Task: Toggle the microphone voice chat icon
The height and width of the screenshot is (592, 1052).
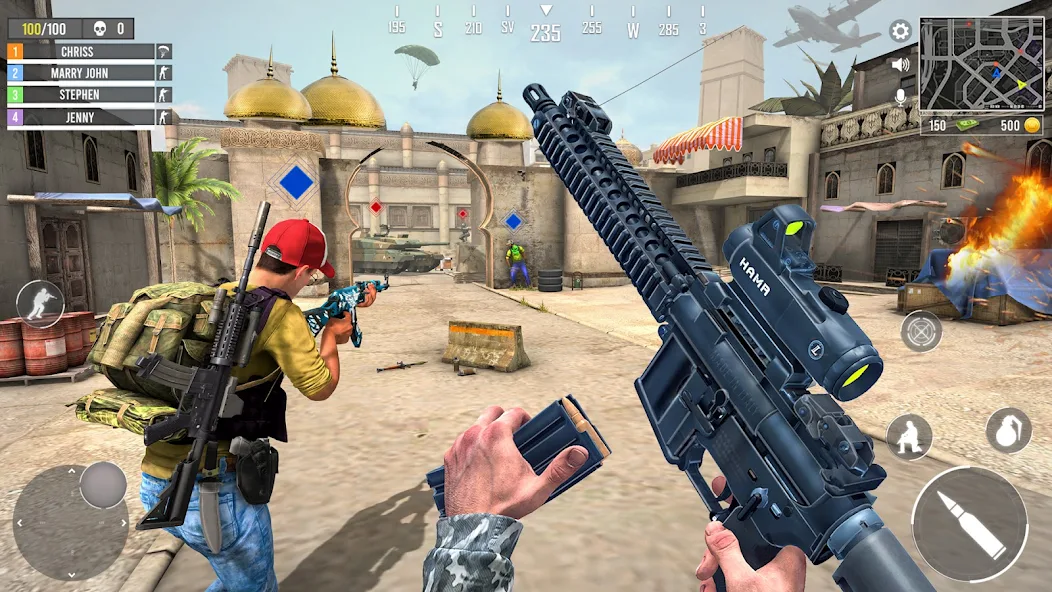Action: [900, 97]
